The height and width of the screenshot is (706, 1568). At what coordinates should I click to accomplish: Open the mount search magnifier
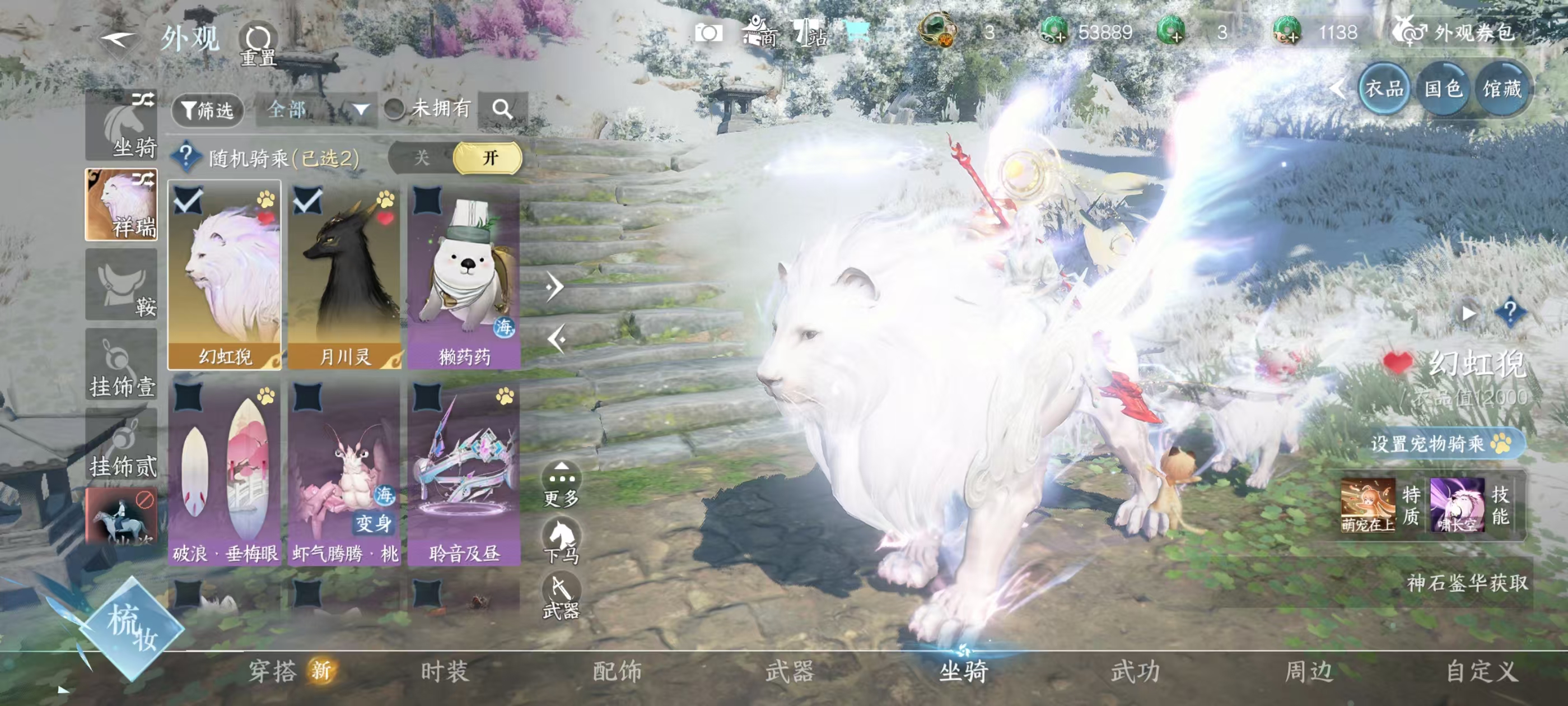[x=502, y=110]
